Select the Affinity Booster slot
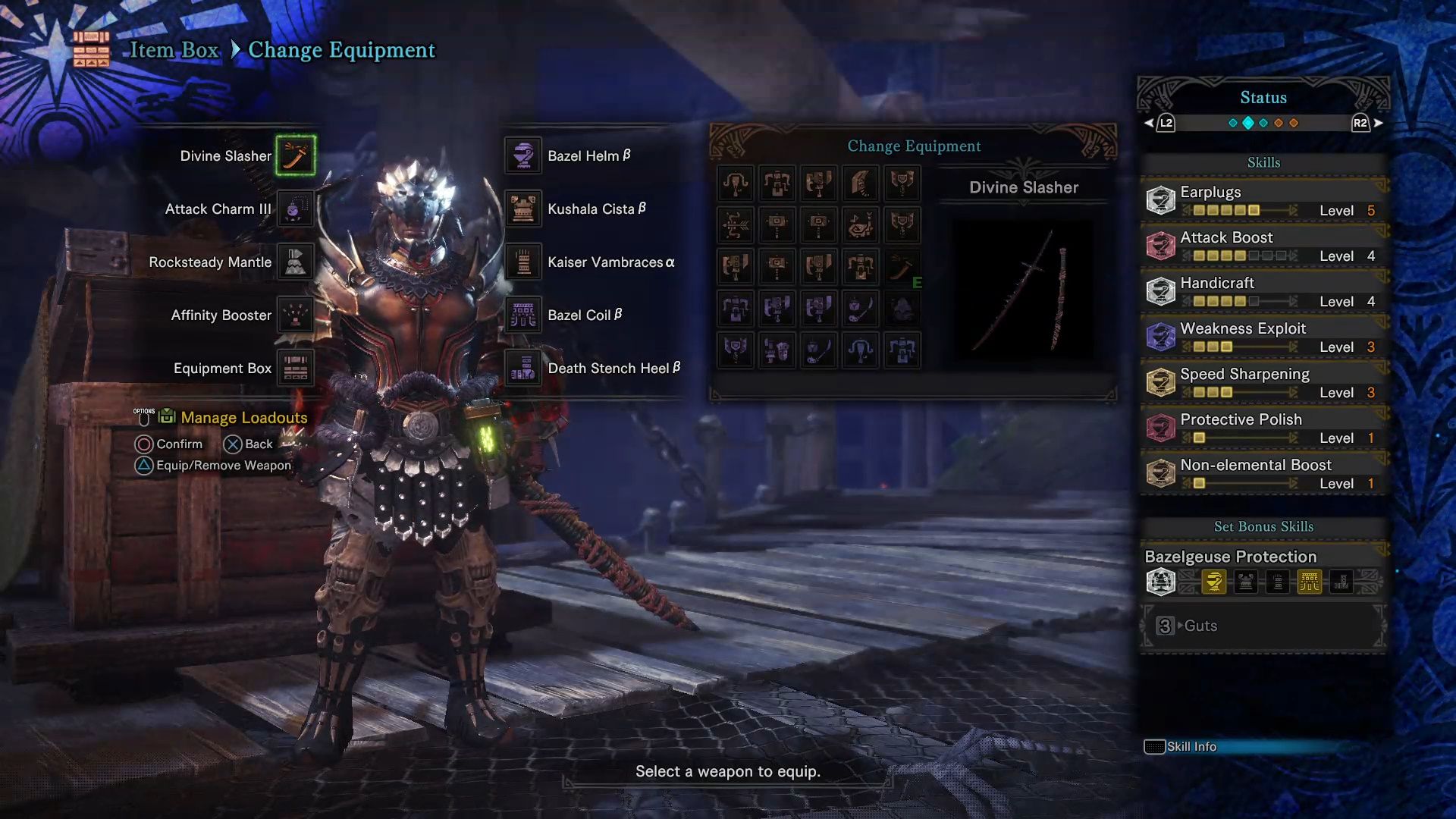1456x819 pixels. click(x=295, y=315)
